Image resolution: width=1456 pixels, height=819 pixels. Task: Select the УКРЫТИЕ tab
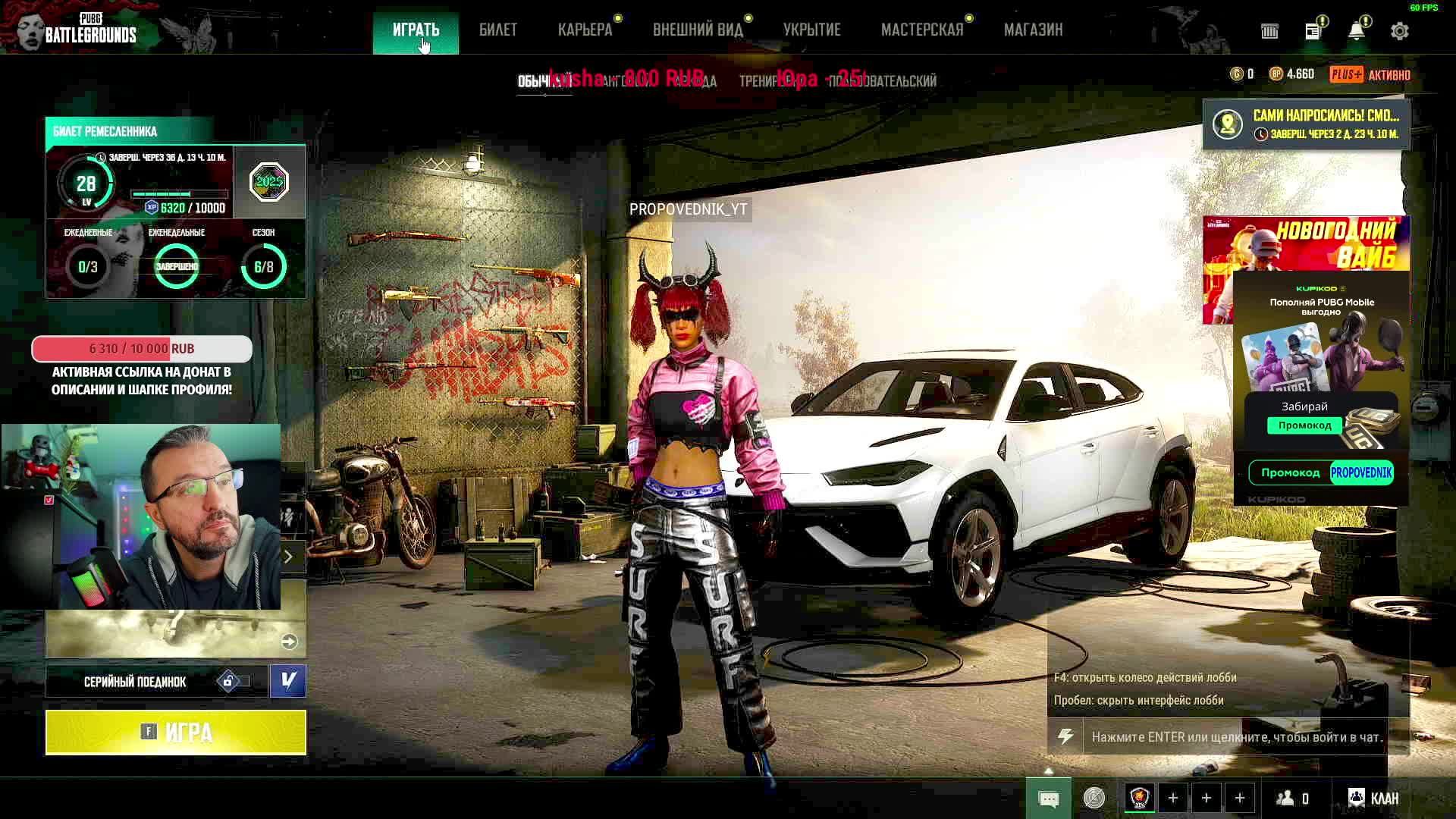point(811,30)
